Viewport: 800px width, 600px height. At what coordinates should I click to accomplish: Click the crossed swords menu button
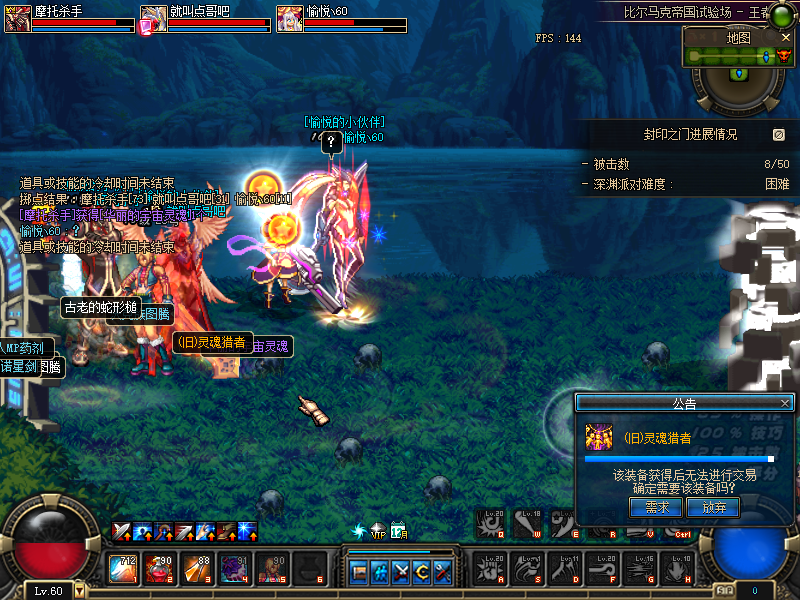(401, 572)
